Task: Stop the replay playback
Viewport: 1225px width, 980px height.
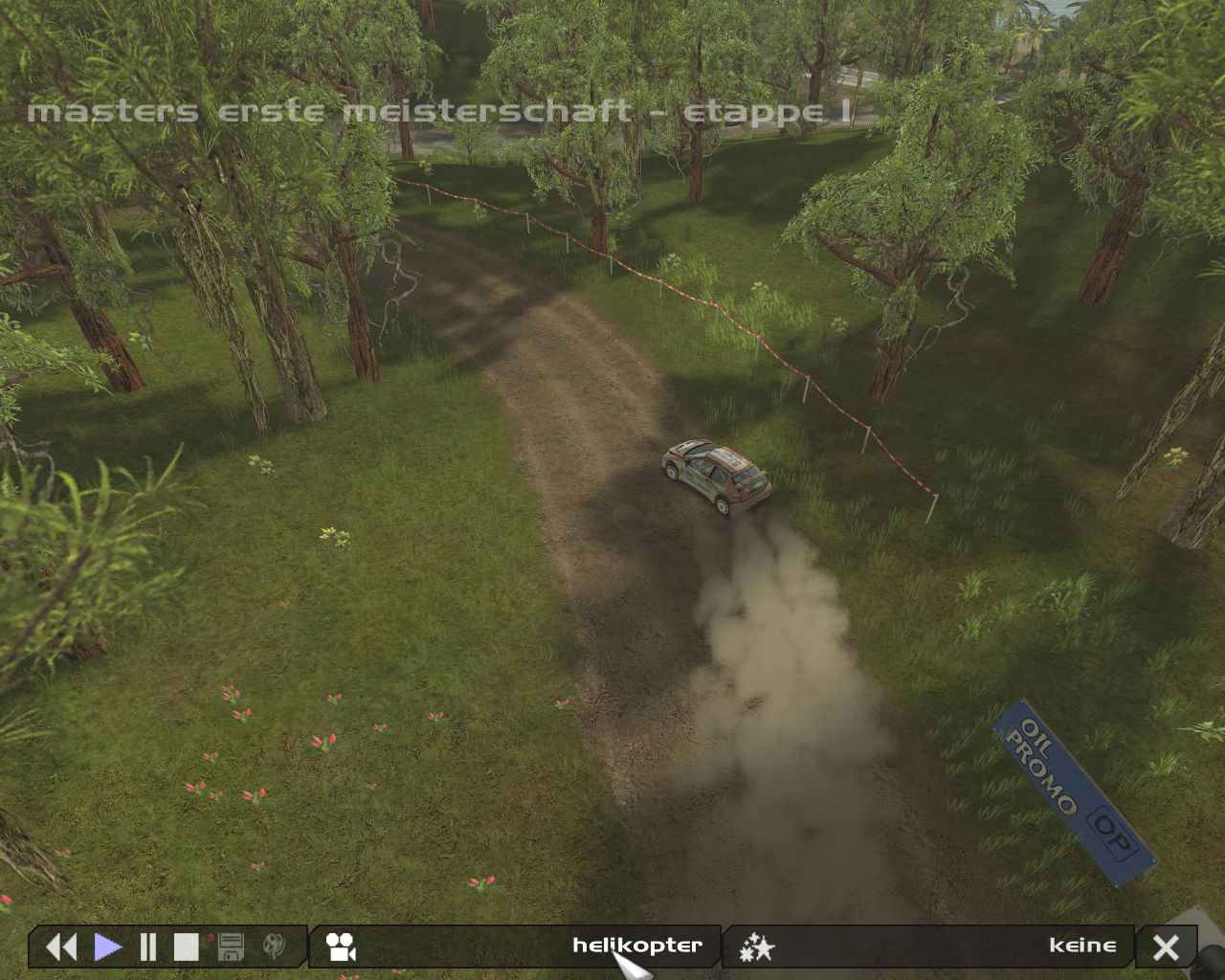Action: tap(187, 947)
